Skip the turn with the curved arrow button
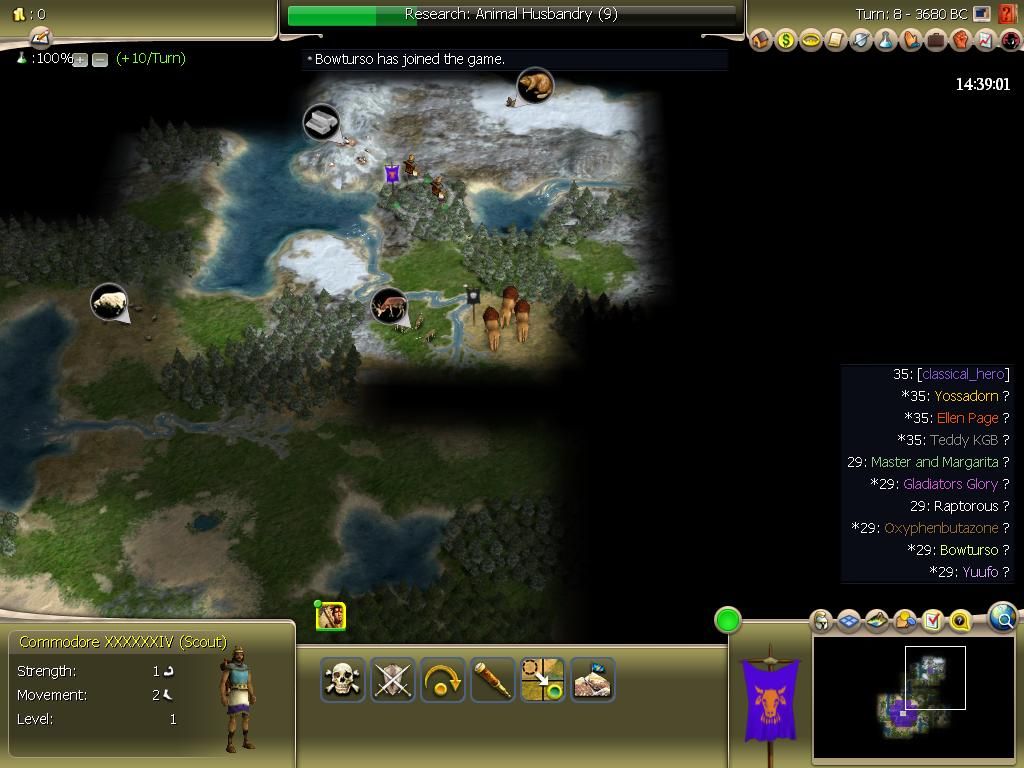Screen dimensions: 1024x768 [x=442, y=680]
